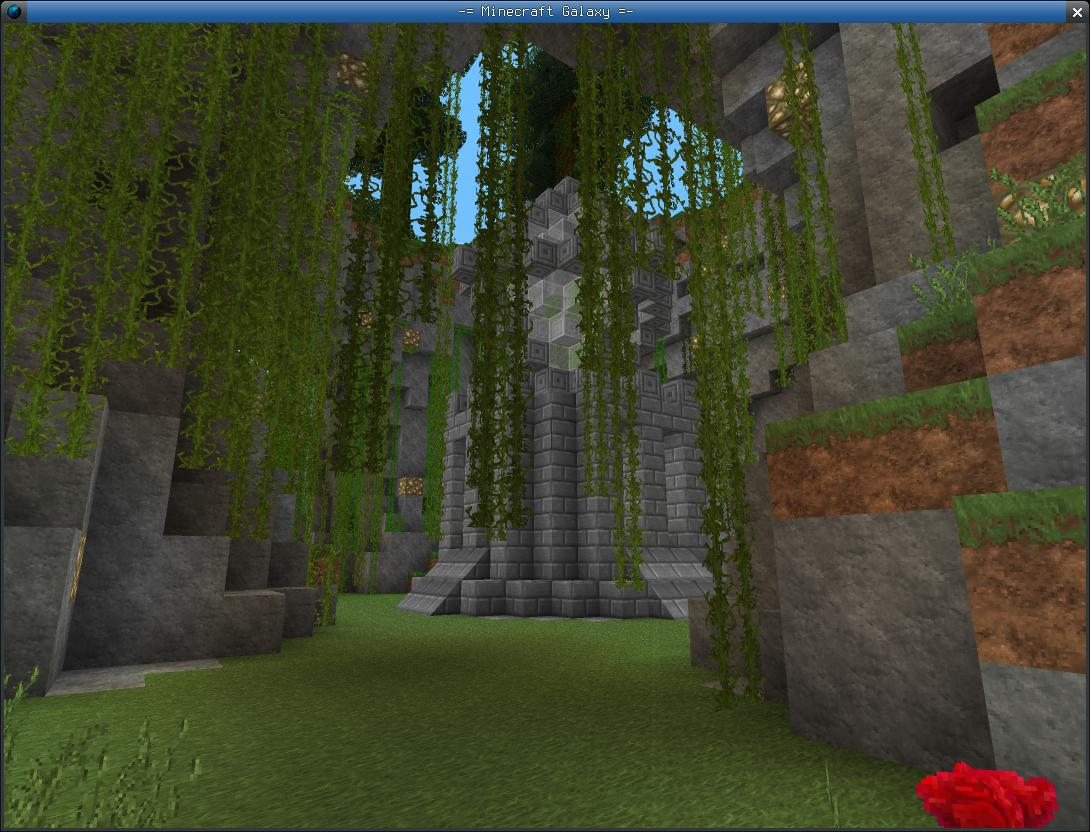The width and height of the screenshot is (1090, 832).
Task: Open the window menu icon in title bar
Action: (x=13, y=11)
